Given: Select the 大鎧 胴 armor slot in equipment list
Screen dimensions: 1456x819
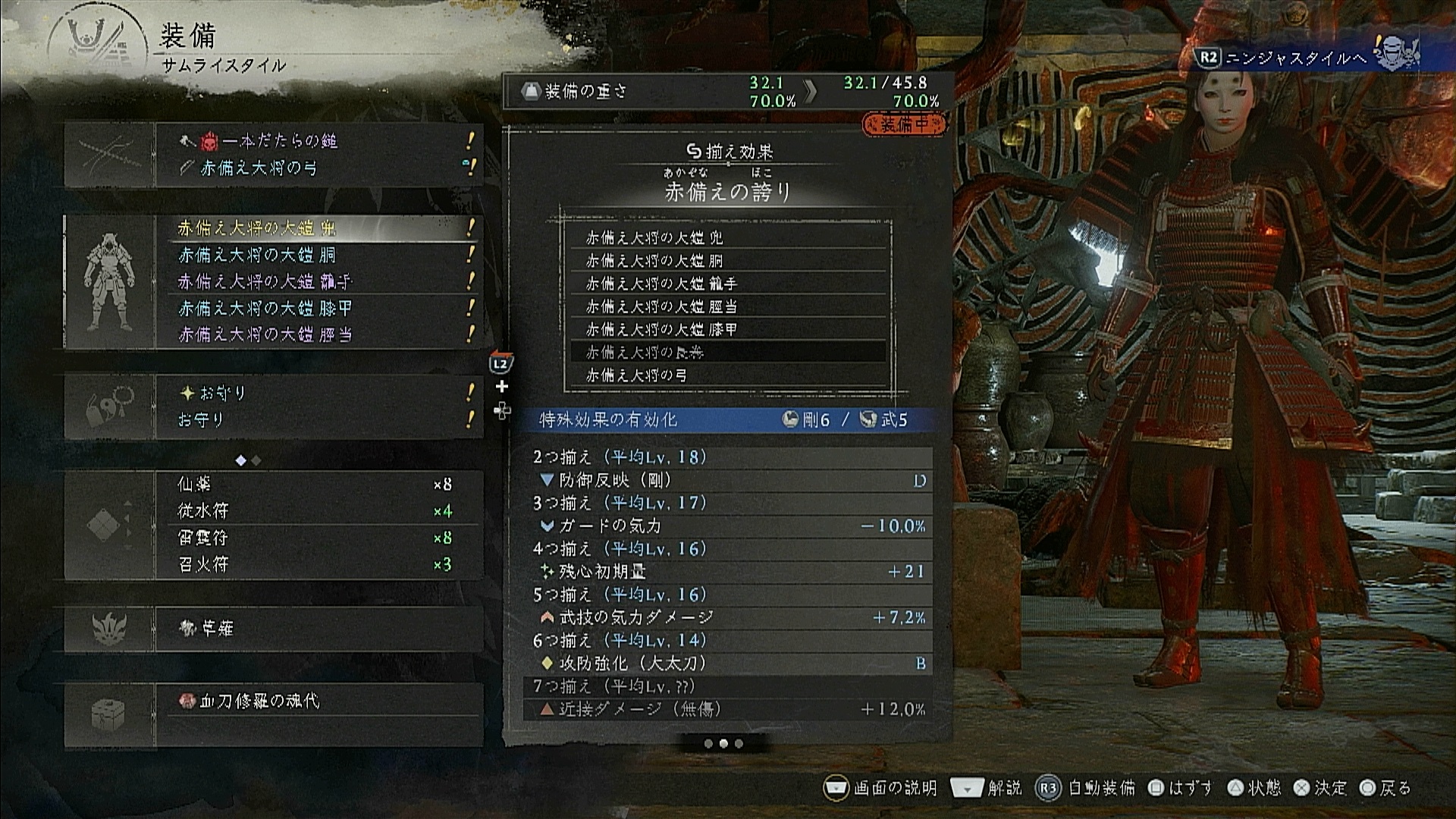Looking at the screenshot, I should click(x=318, y=255).
